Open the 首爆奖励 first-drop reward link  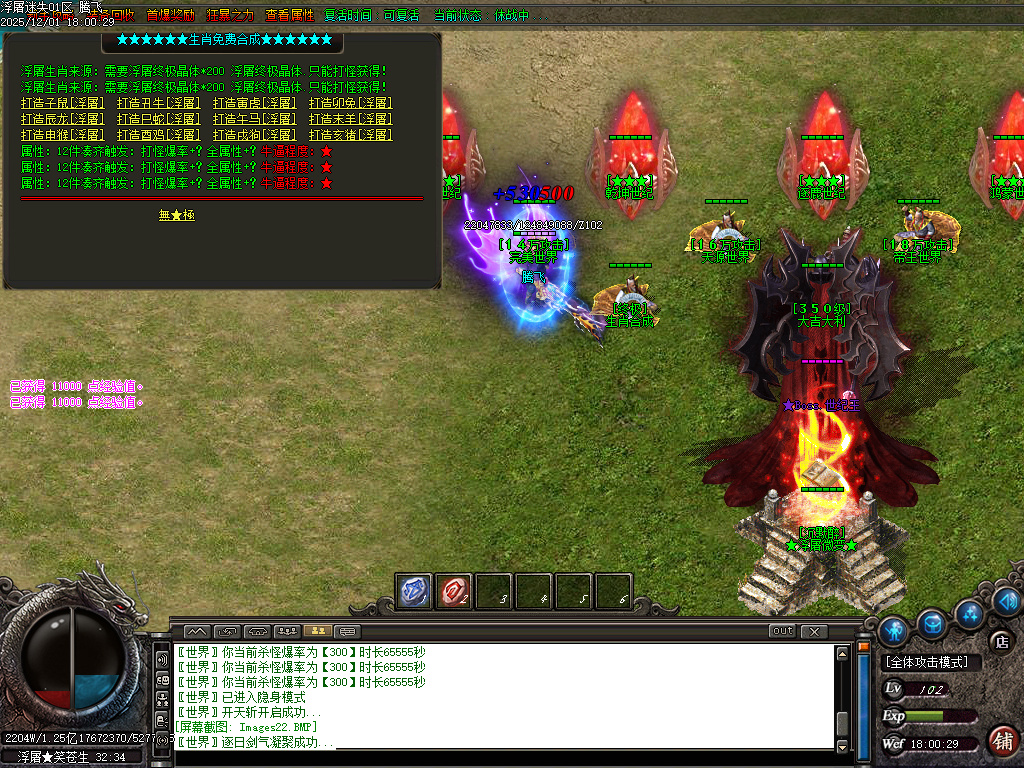tap(171, 16)
